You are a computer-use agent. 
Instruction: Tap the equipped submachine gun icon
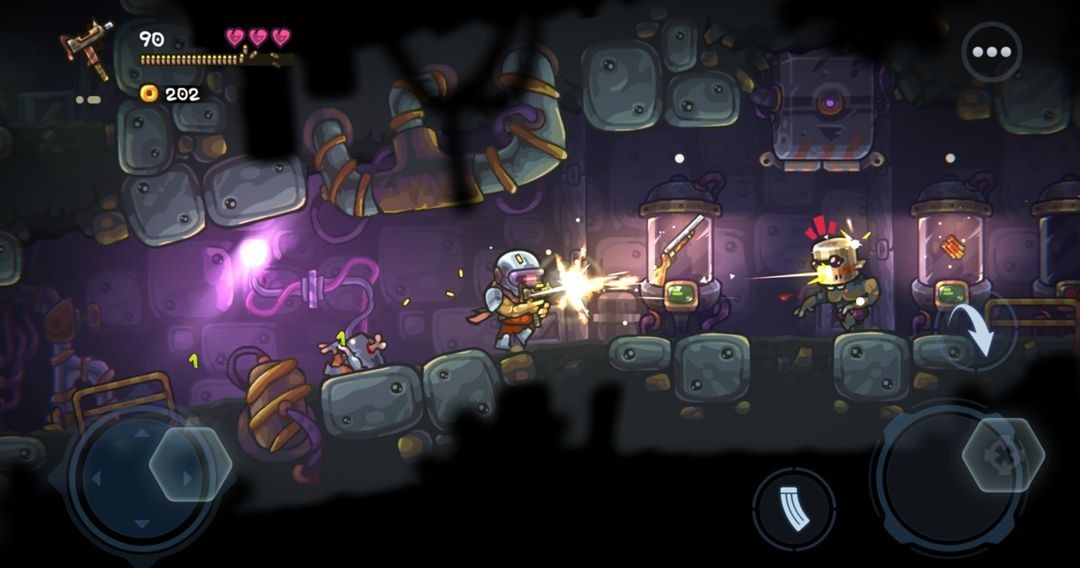pos(88,47)
